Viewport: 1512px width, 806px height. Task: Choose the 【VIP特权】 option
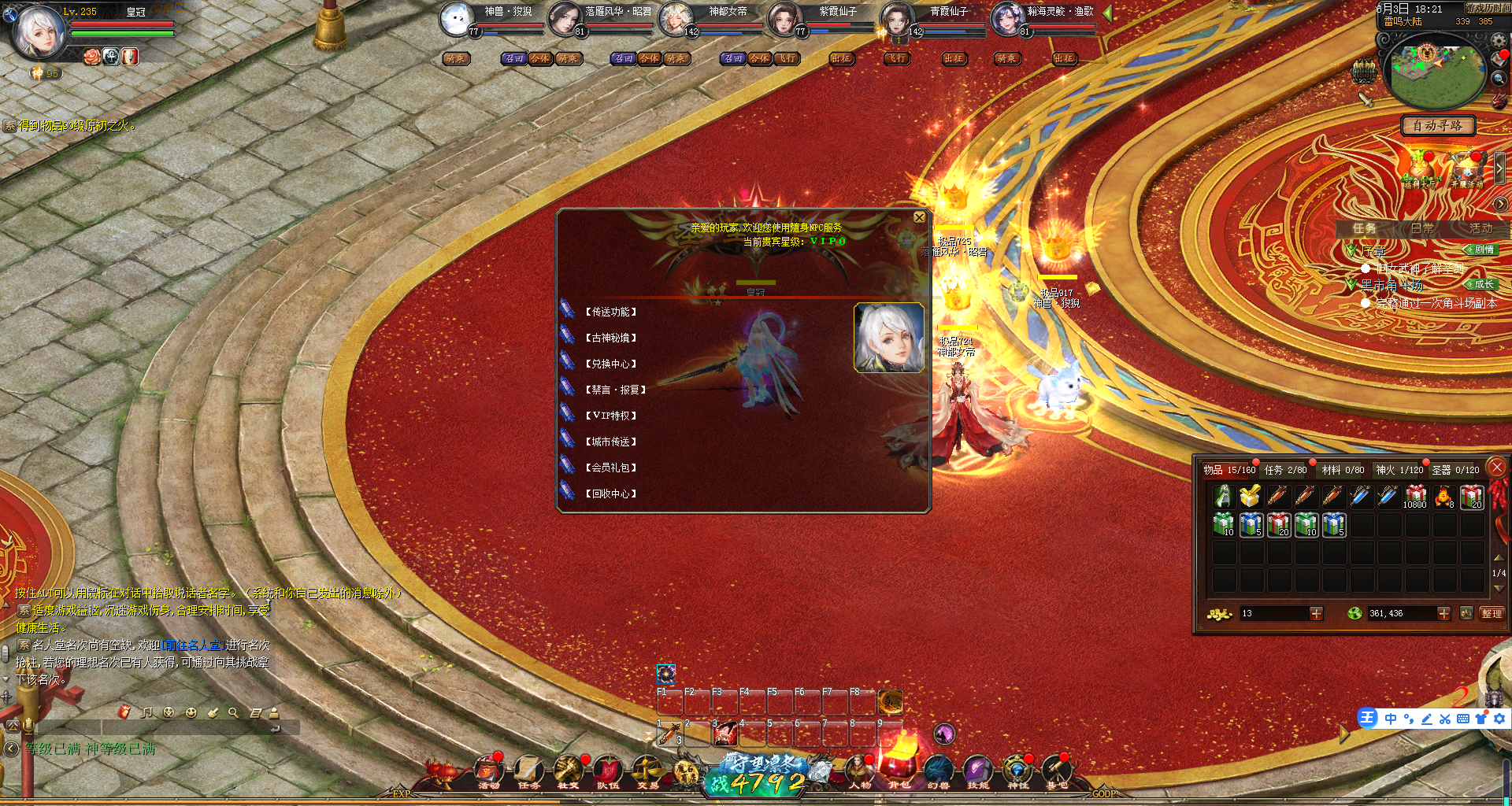[610, 416]
